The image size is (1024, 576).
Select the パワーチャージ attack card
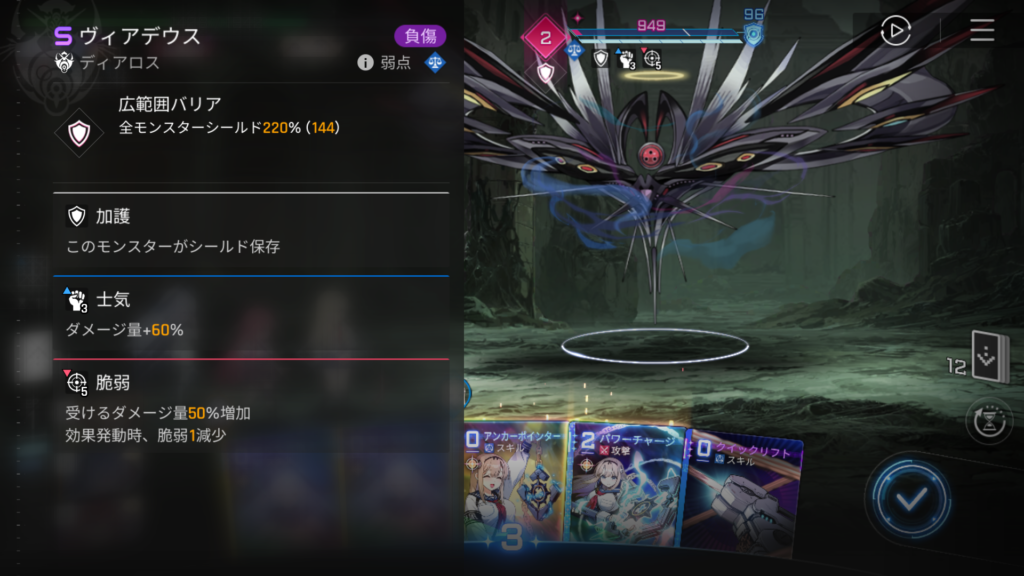(x=626, y=487)
